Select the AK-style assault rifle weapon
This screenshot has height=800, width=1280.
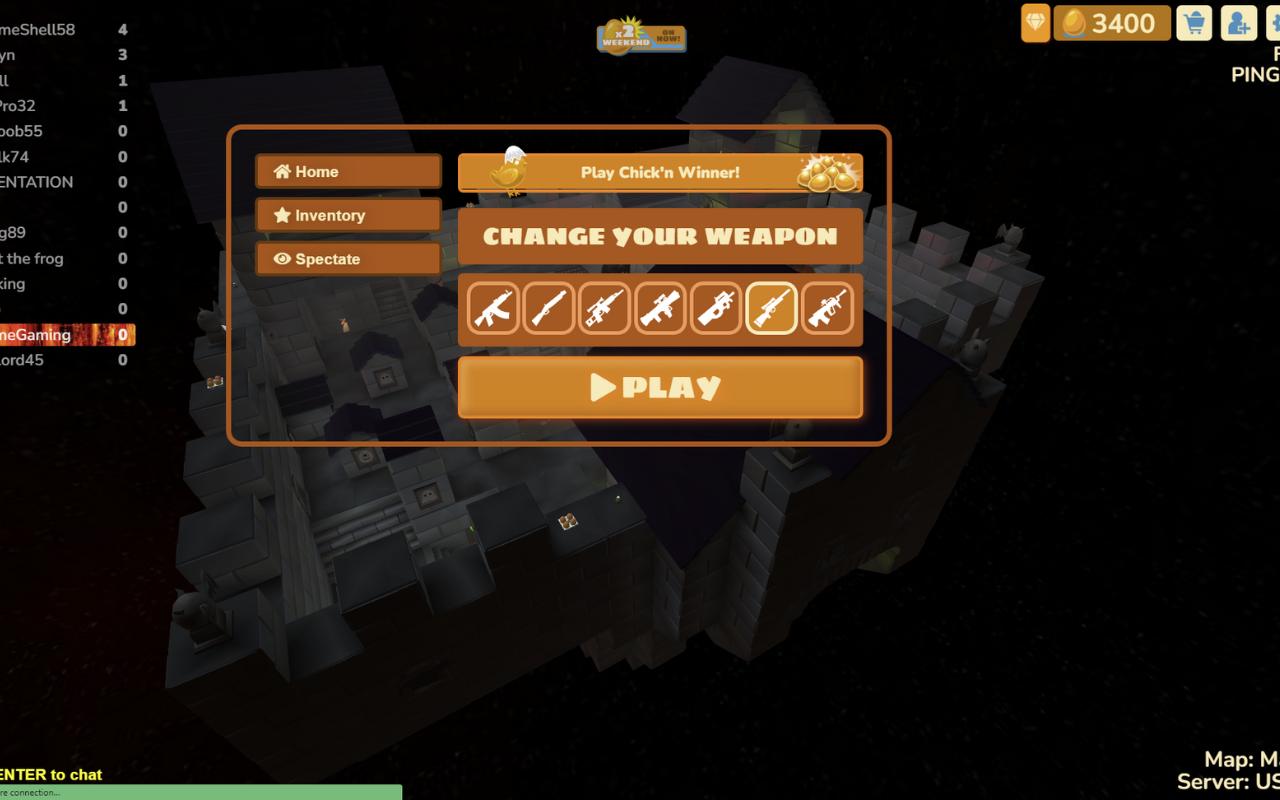pyautogui.click(x=493, y=308)
